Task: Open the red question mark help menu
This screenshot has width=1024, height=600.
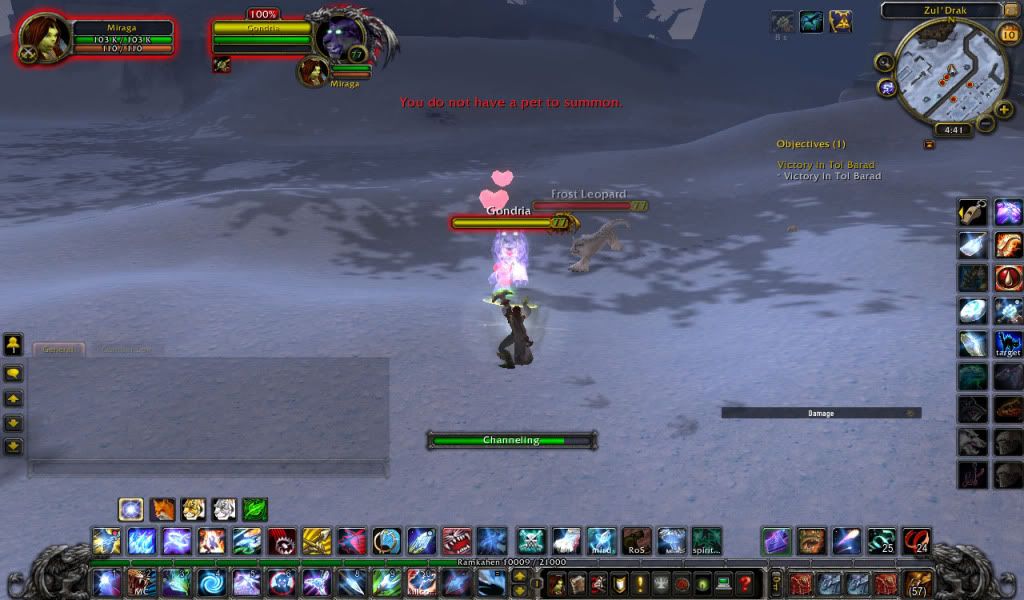Action: (x=743, y=583)
